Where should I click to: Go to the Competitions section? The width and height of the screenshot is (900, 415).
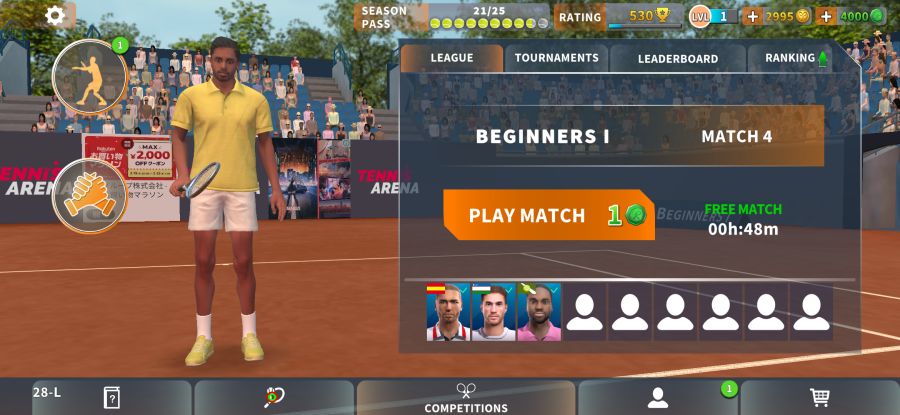(x=466, y=398)
